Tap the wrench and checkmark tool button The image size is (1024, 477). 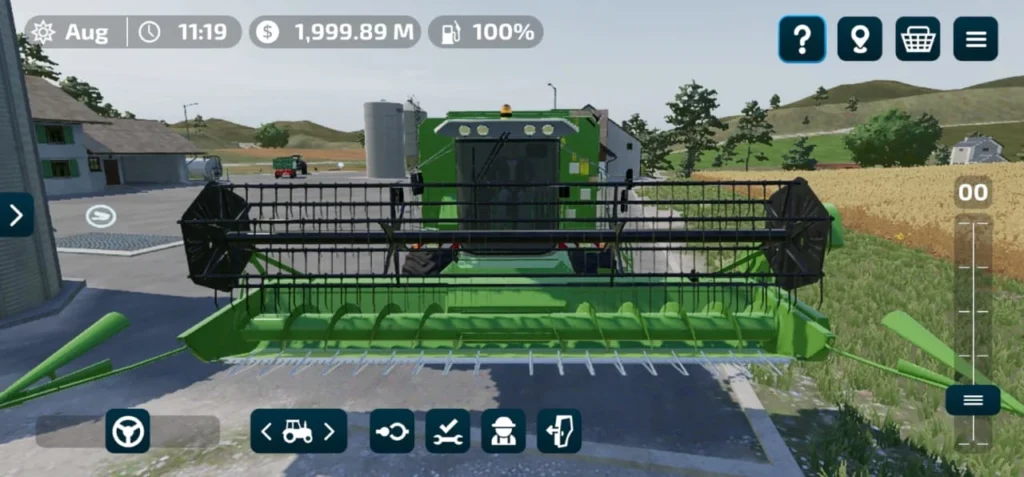pyautogui.click(x=447, y=431)
